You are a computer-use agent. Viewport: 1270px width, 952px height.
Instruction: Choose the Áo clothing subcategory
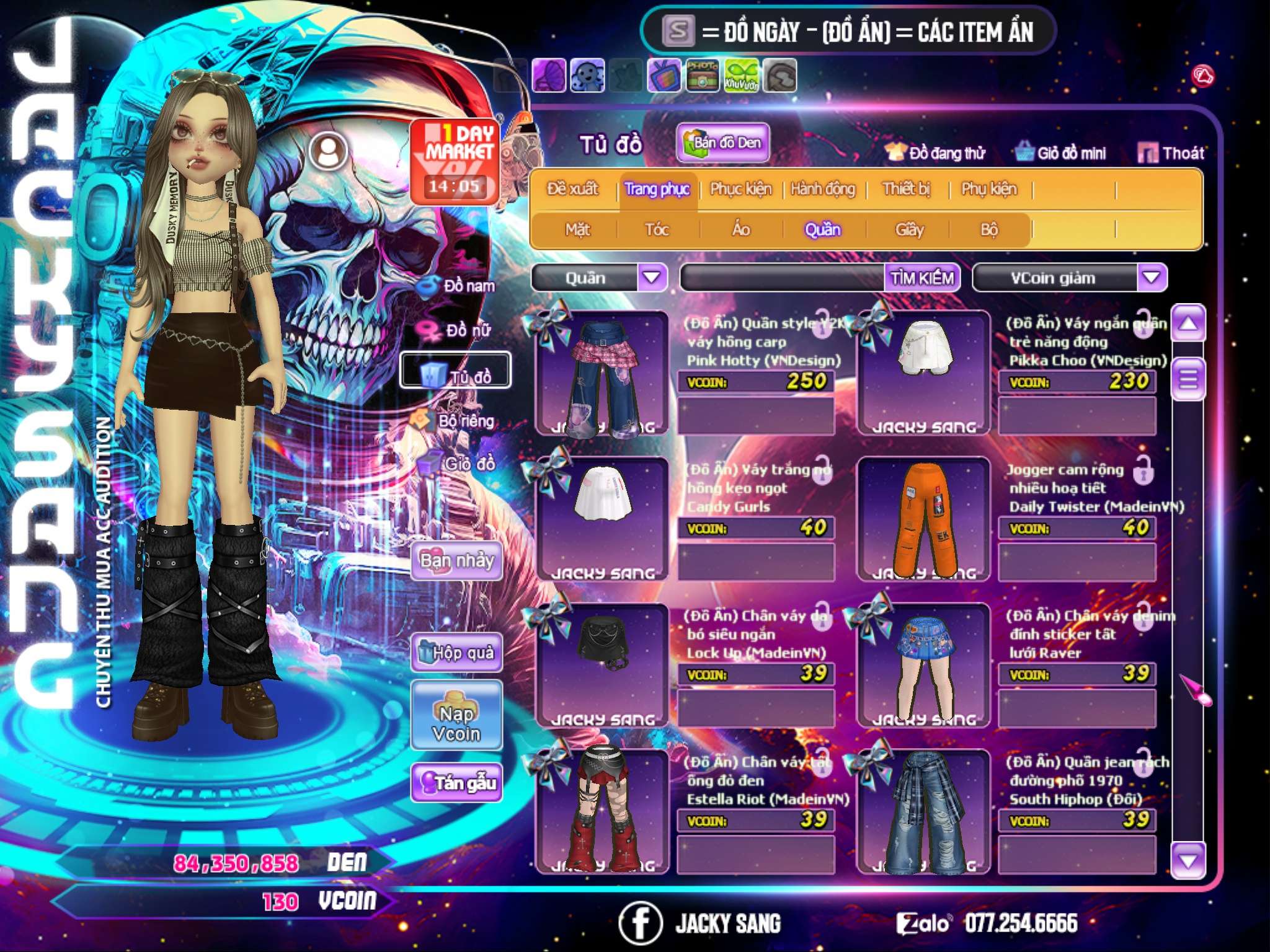tap(740, 230)
